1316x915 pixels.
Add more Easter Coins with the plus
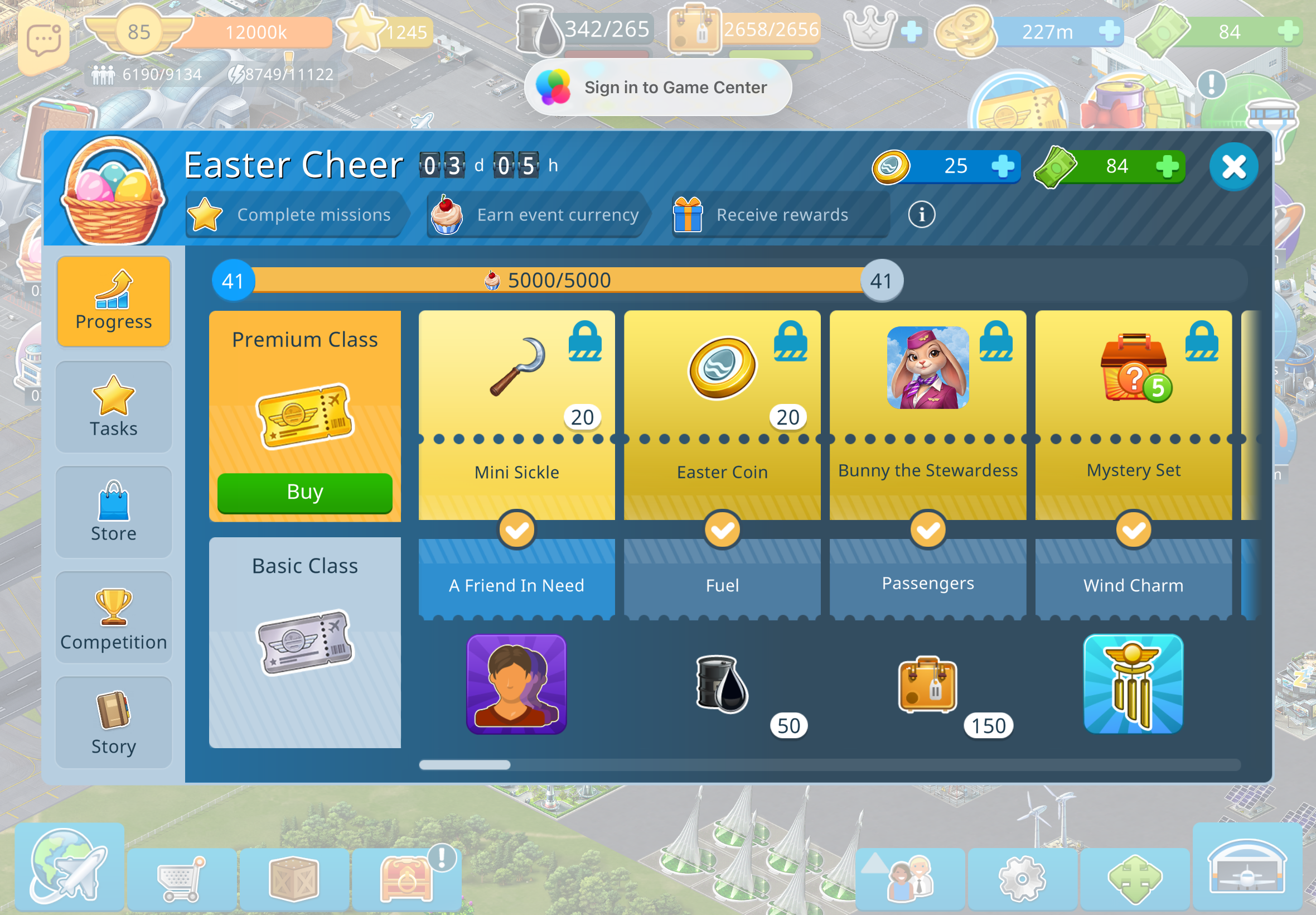point(1003,166)
